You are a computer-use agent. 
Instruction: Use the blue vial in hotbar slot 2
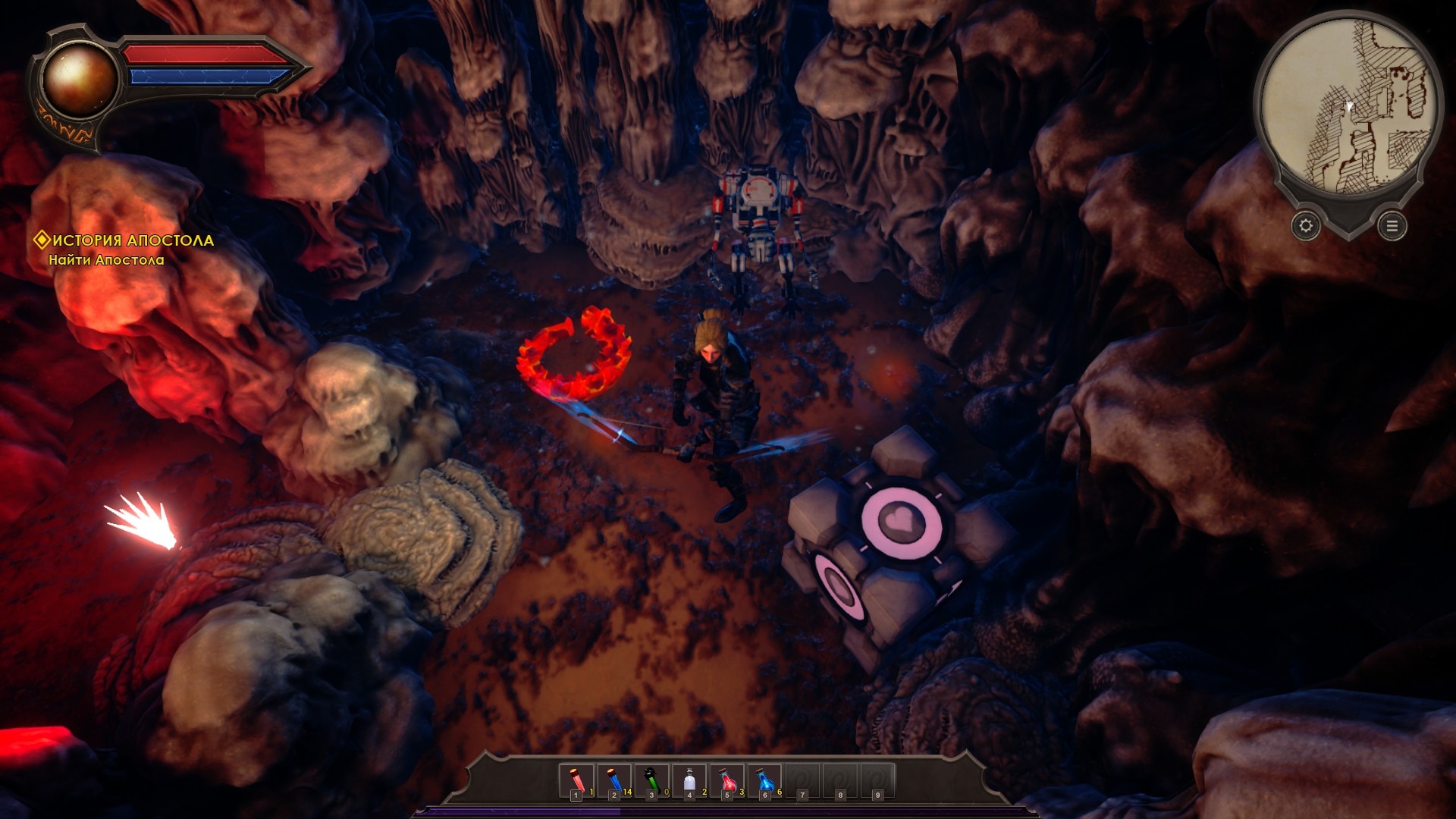click(614, 781)
